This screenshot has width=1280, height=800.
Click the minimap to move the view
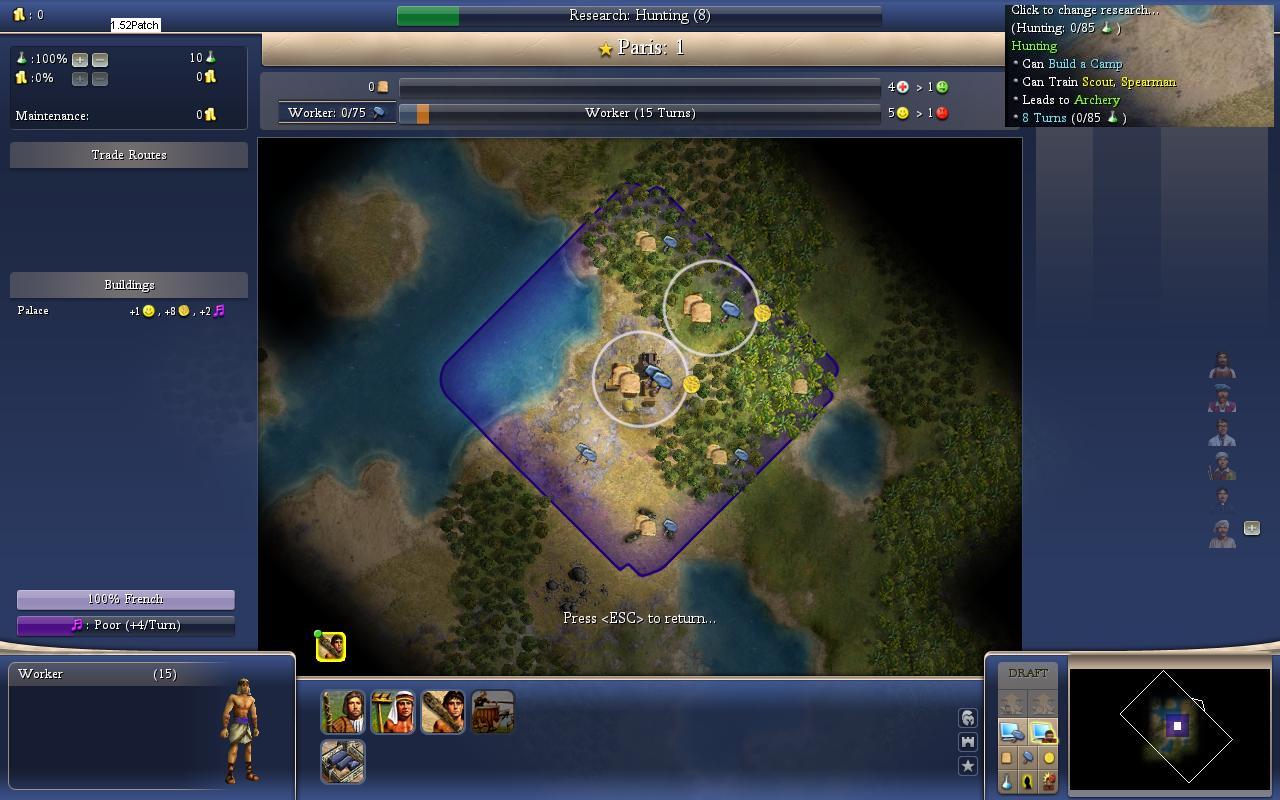pos(1170,725)
